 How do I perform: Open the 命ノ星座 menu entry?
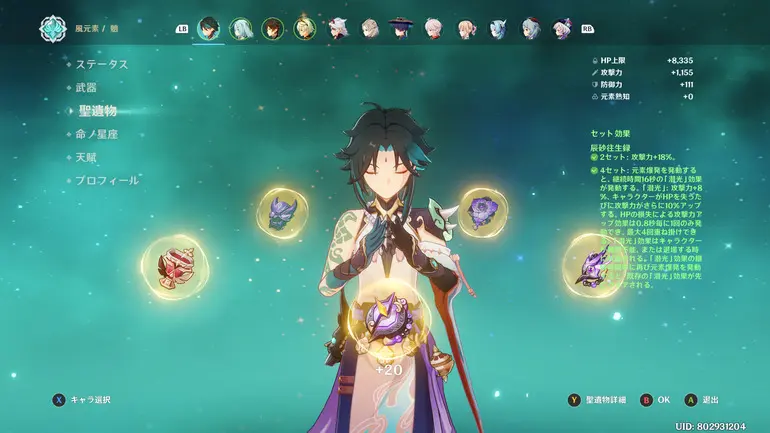point(98,134)
